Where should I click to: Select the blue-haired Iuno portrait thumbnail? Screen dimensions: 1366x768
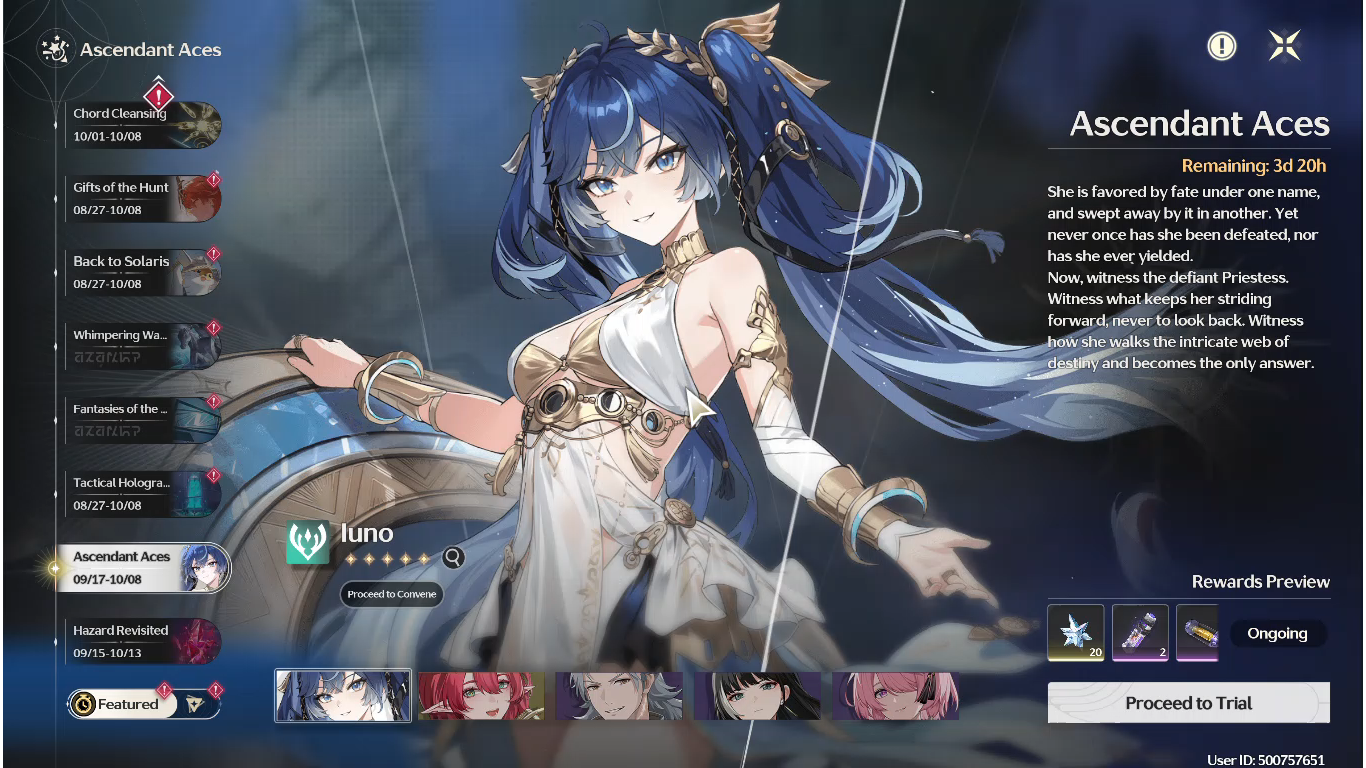click(343, 696)
